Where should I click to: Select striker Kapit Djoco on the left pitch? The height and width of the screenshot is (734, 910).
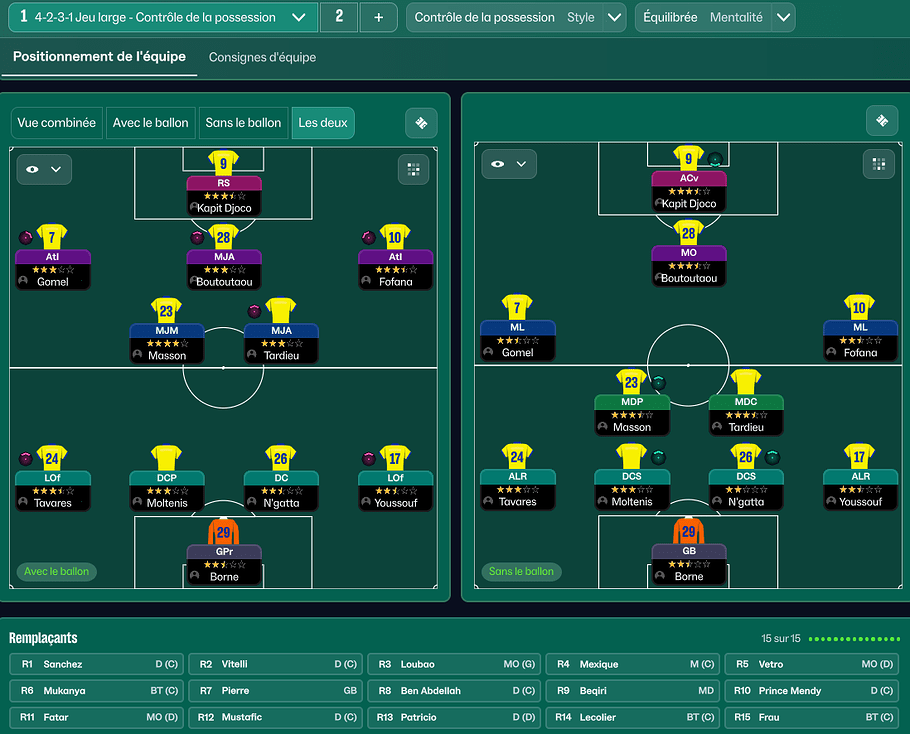223,195
